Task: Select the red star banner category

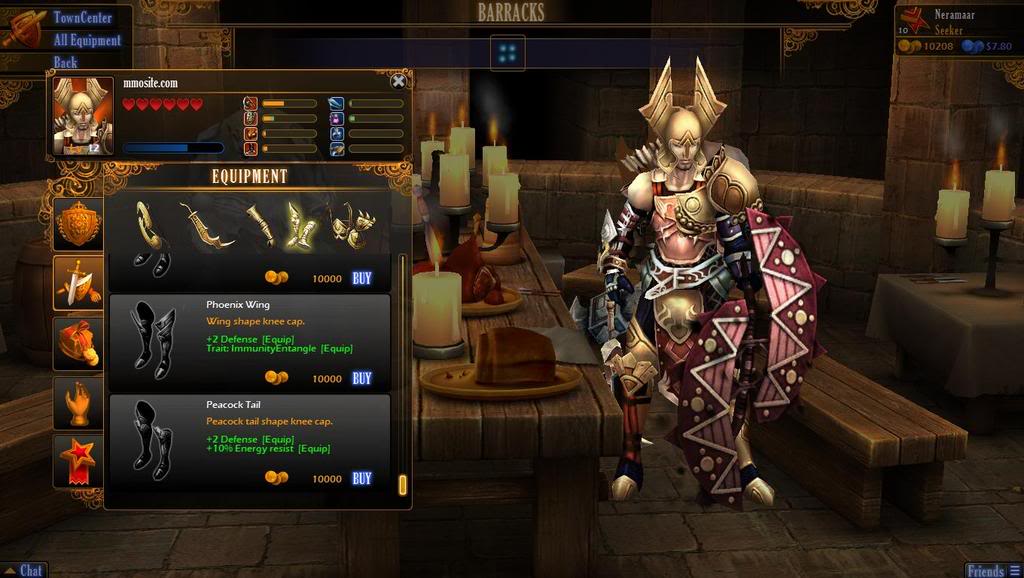Action: [78, 460]
